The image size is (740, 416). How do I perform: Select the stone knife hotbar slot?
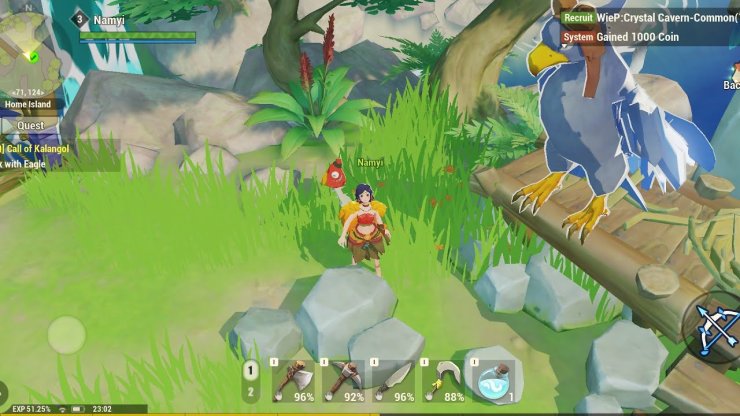click(x=390, y=381)
